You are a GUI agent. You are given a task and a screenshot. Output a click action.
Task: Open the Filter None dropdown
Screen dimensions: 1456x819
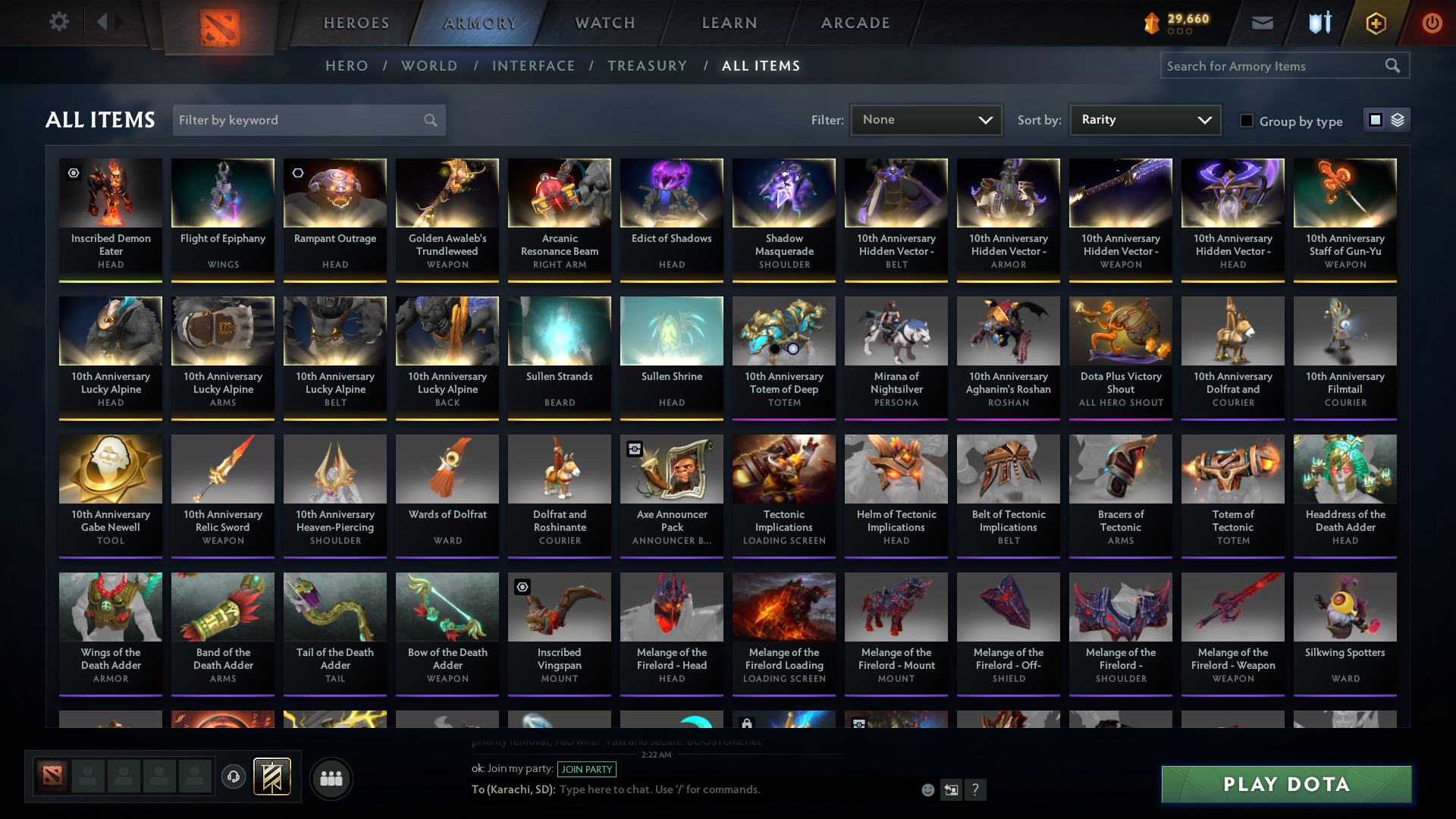tap(925, 119)
